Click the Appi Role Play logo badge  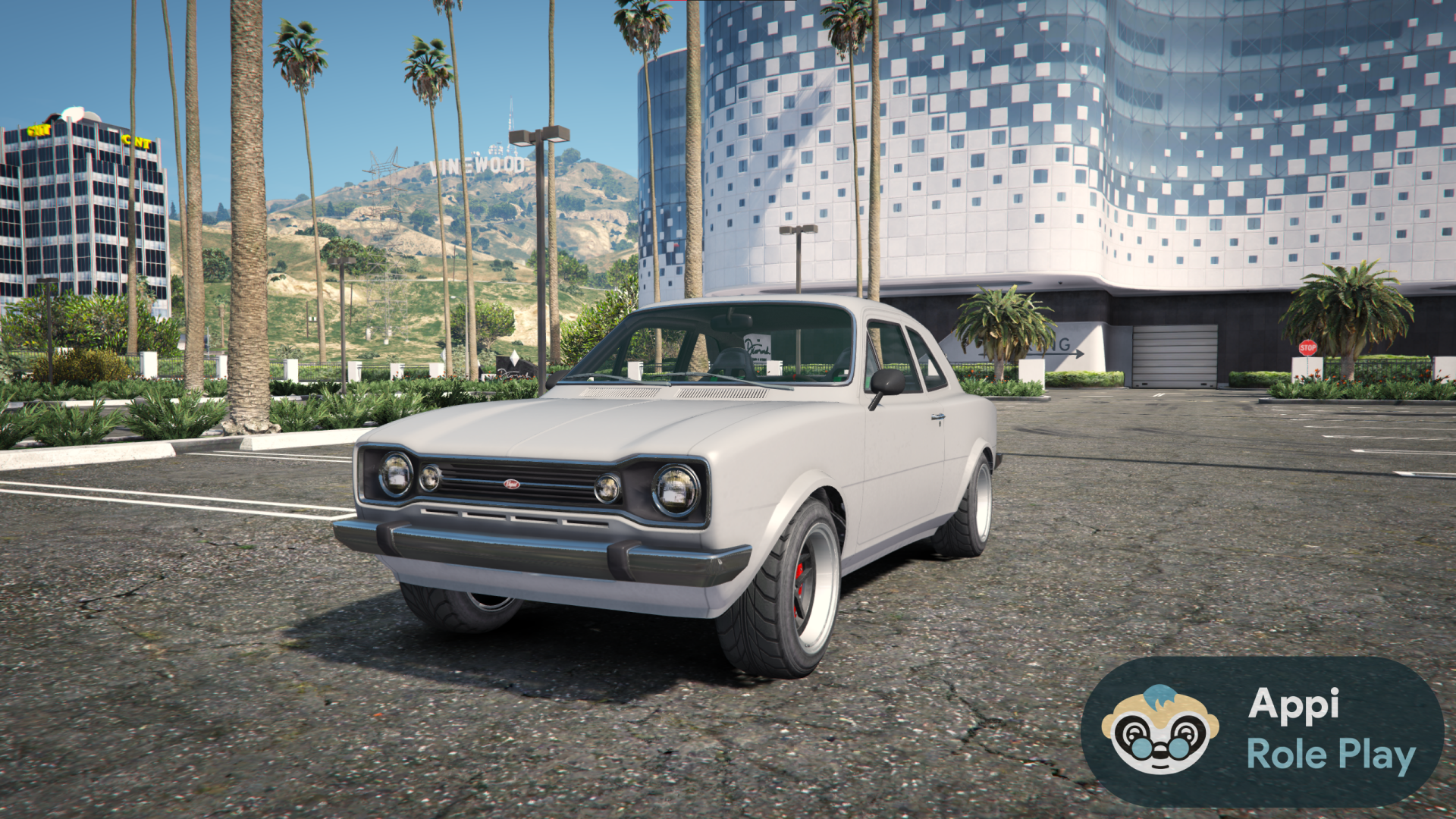(x=1262, y=731)
